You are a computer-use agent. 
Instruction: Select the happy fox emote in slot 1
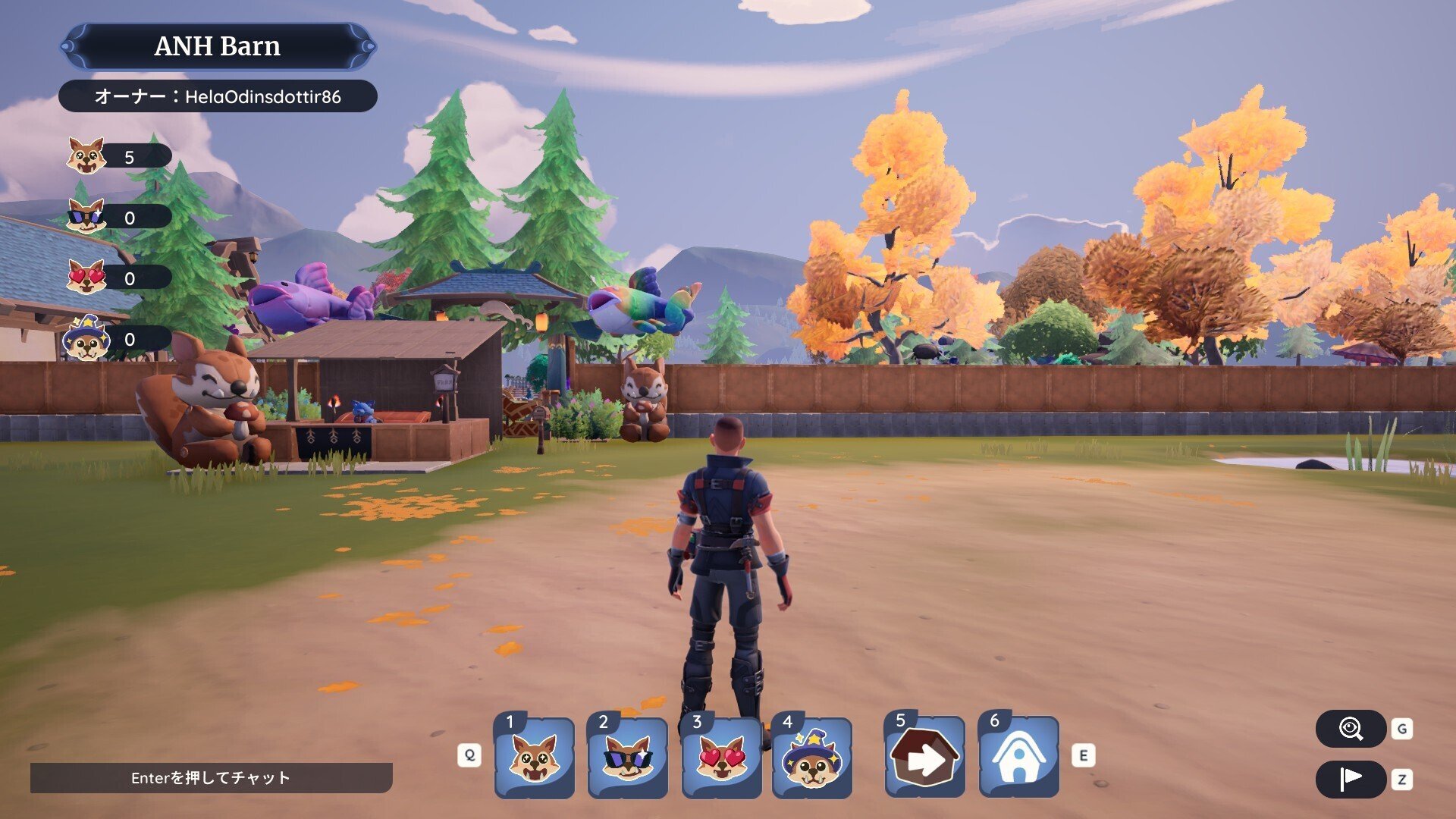[x=534, y=758]
